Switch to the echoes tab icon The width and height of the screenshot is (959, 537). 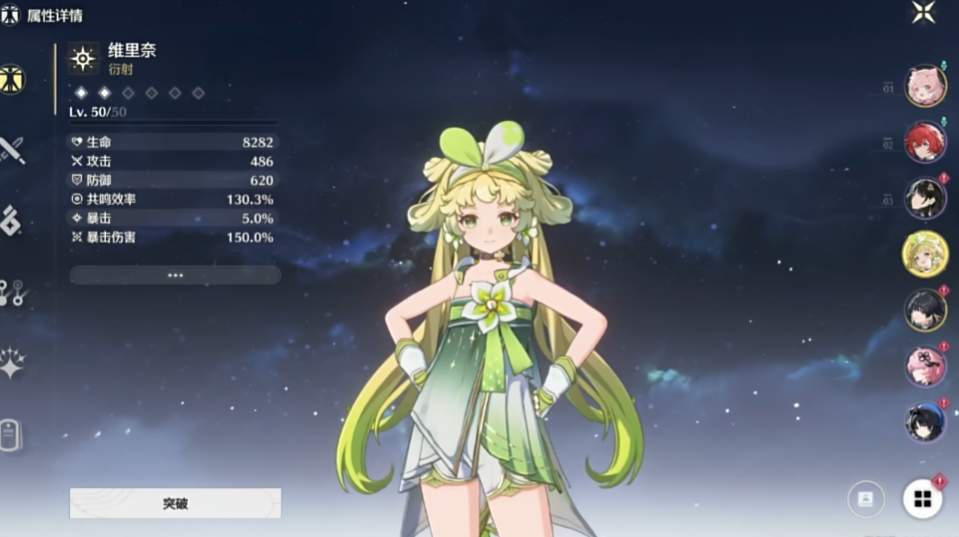13,219
